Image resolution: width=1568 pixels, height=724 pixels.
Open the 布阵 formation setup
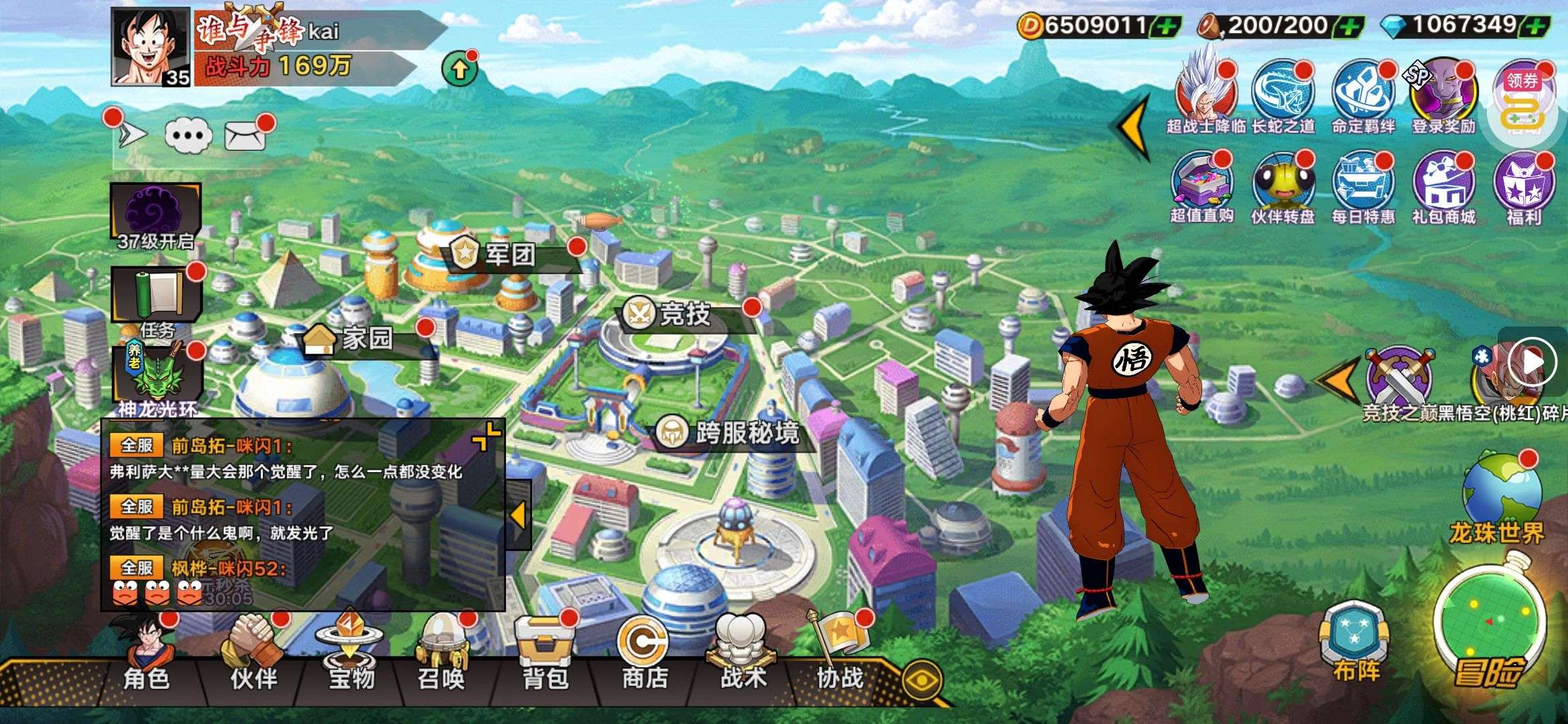pyautogui.click(x=1355, y=644)
